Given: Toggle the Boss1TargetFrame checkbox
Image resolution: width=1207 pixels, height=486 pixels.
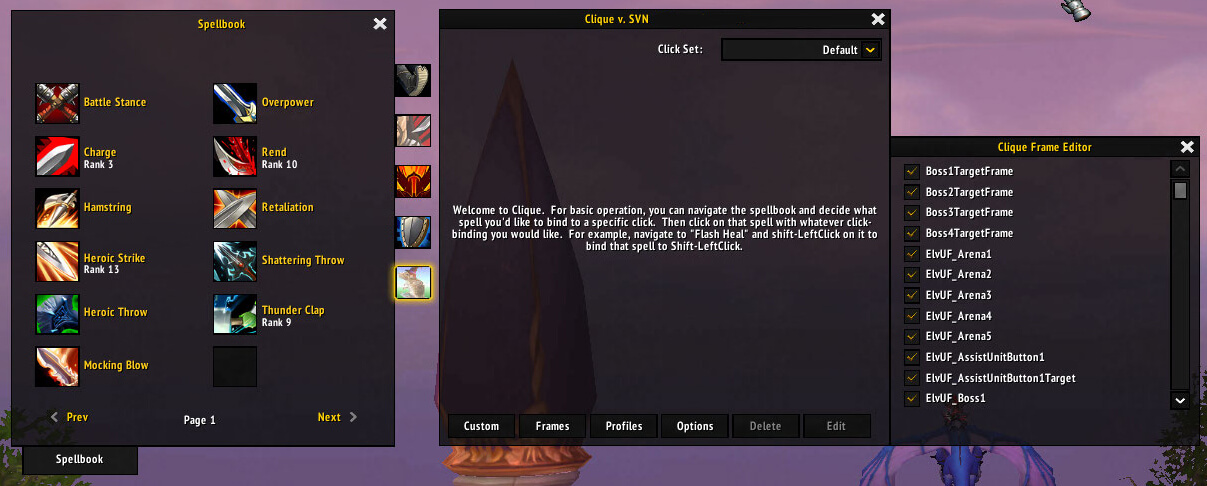Looking at the screenshot, I should pos(911,171).
